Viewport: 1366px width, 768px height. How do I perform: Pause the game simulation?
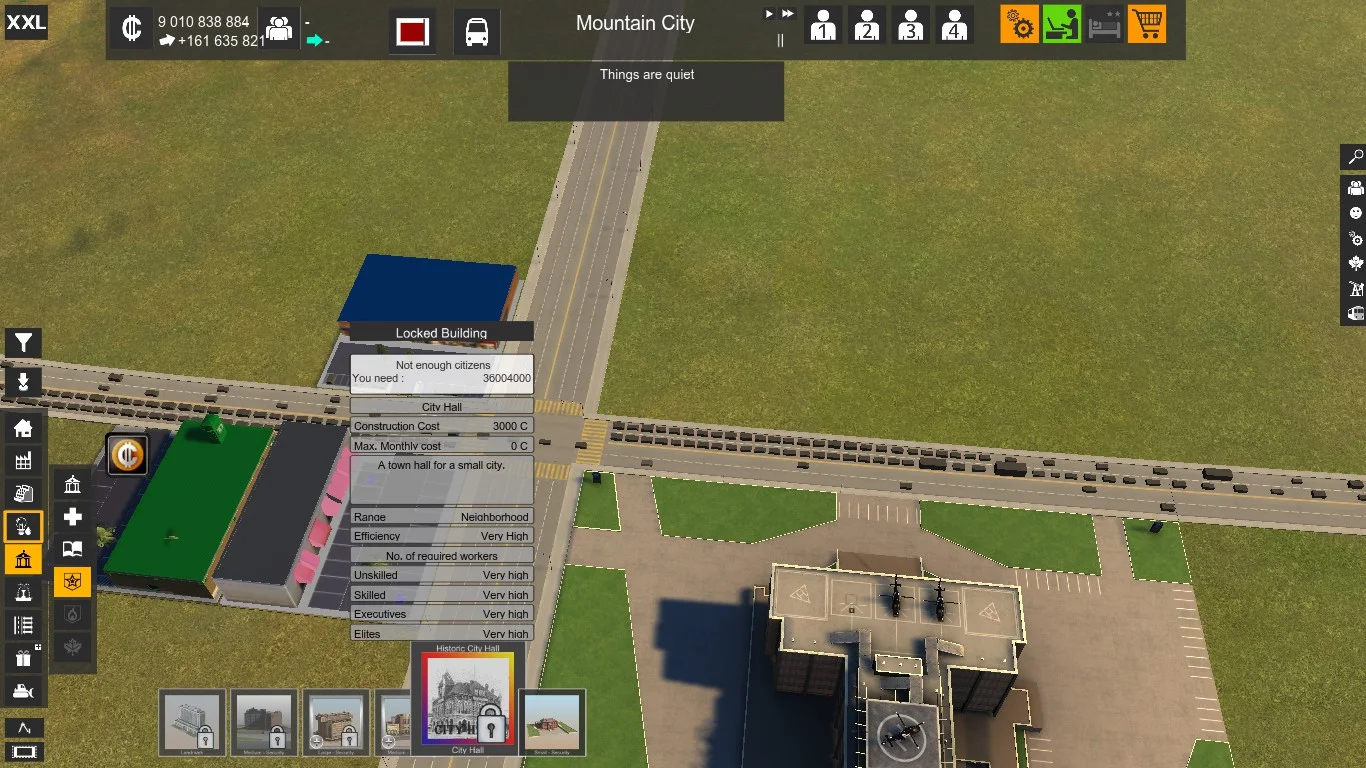780,40
